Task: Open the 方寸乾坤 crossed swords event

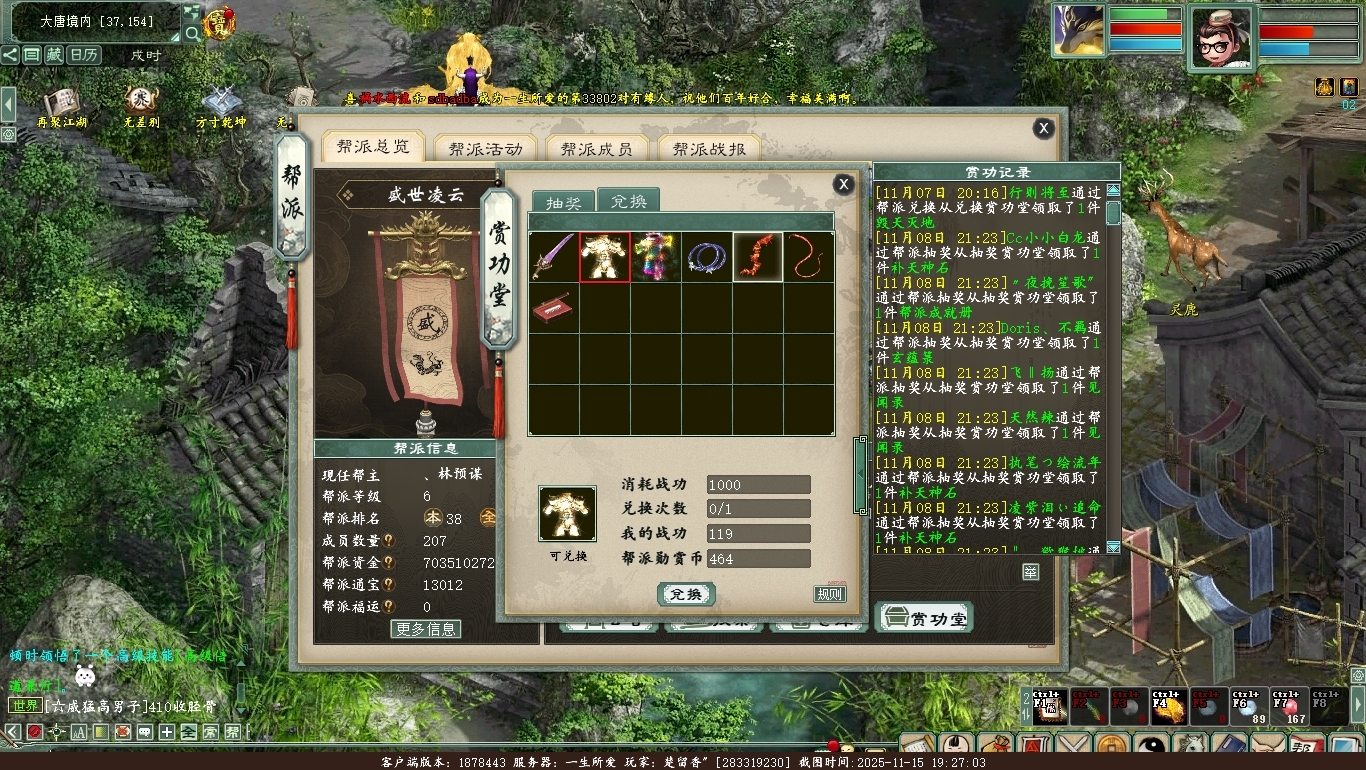Action: coord(221,105)
